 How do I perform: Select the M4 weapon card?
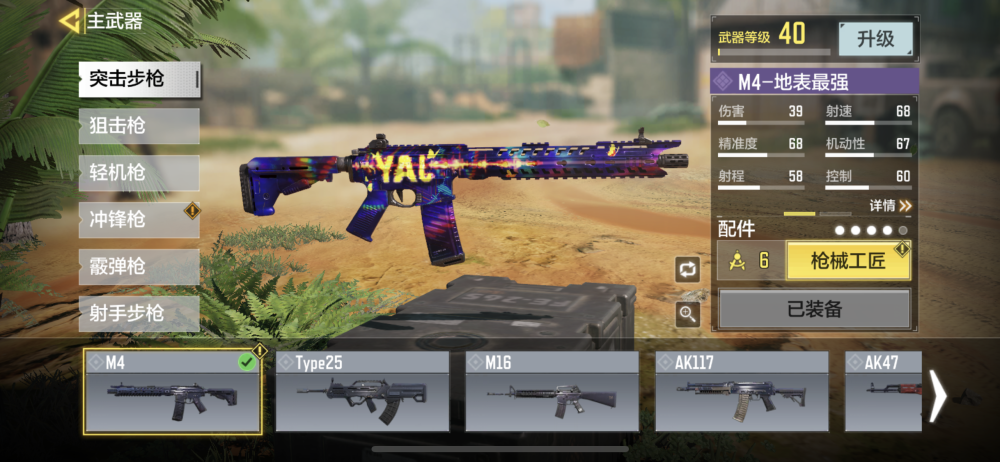173,392
